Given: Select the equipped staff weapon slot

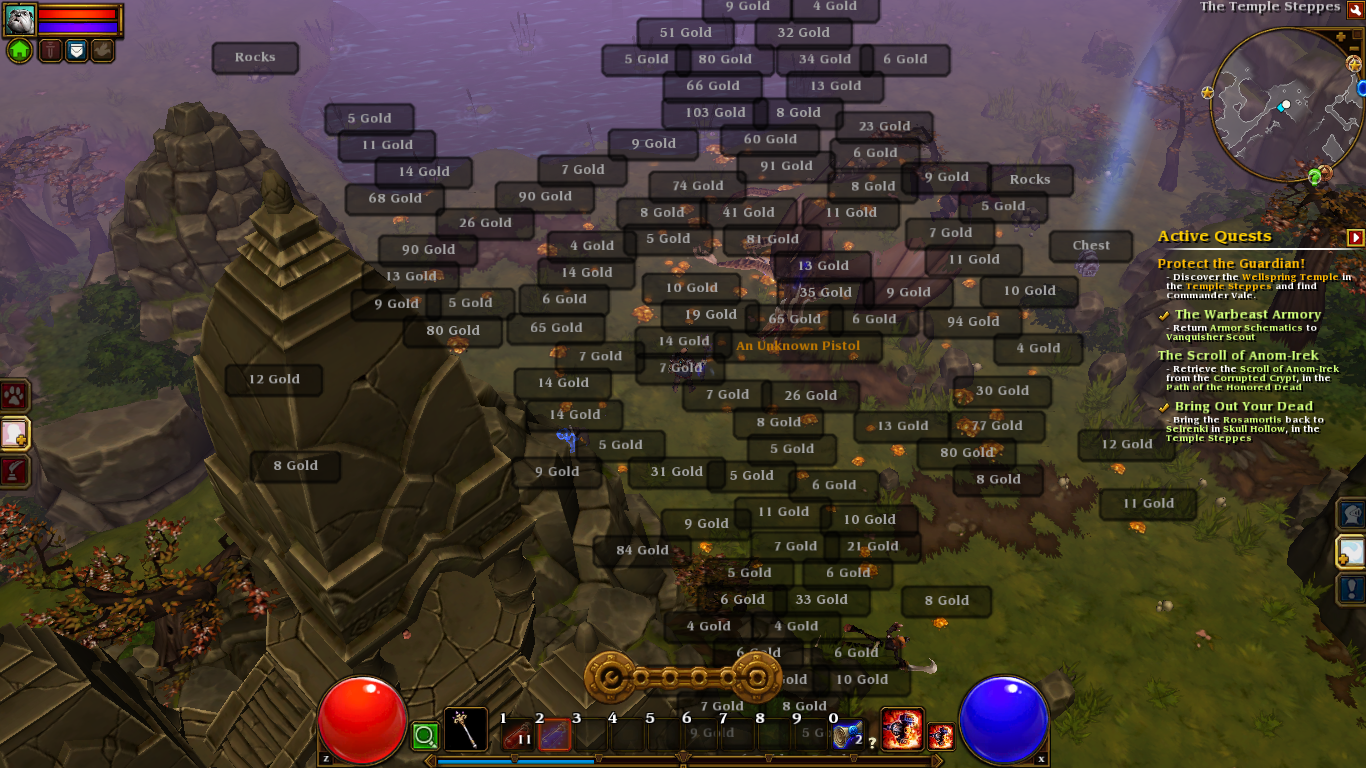Looking at the screenshot, I should tap(465, 729).
